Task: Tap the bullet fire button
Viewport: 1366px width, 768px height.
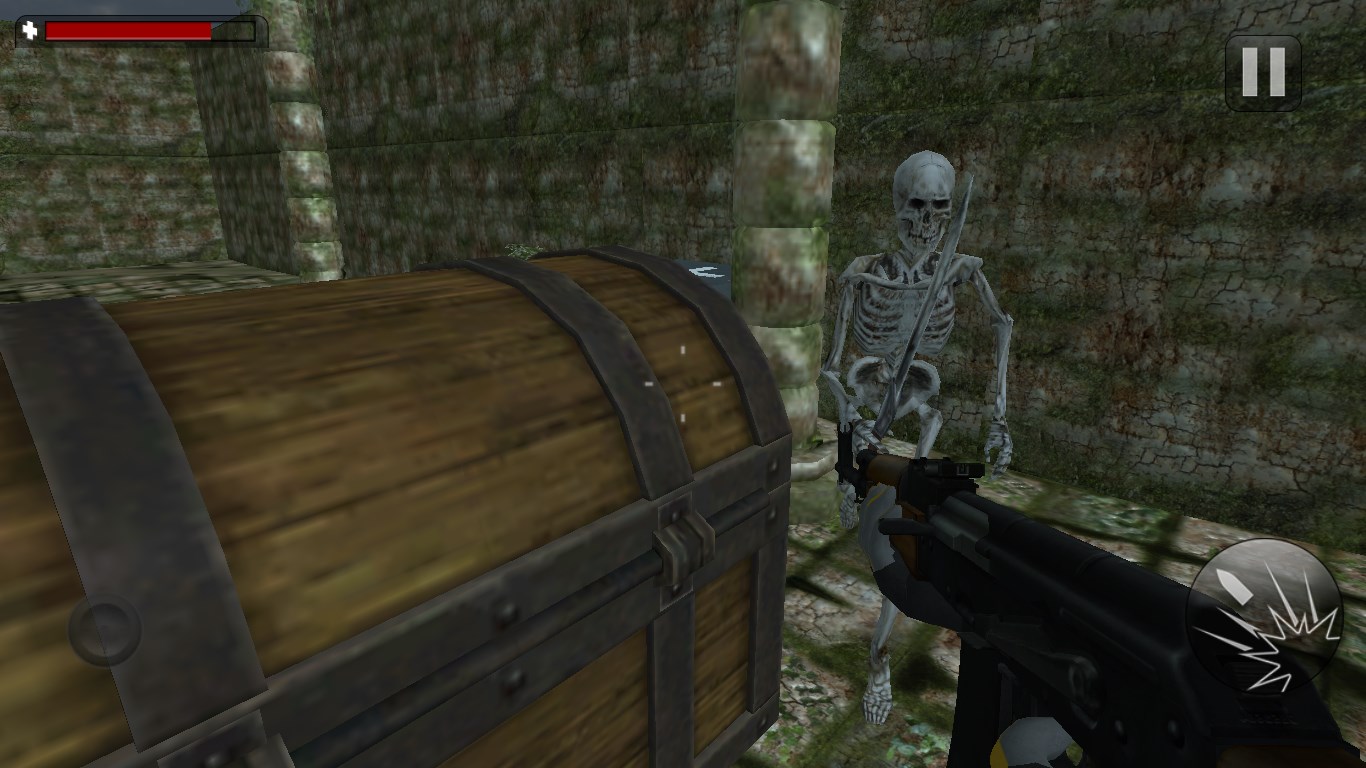Action: point(1264,616)
